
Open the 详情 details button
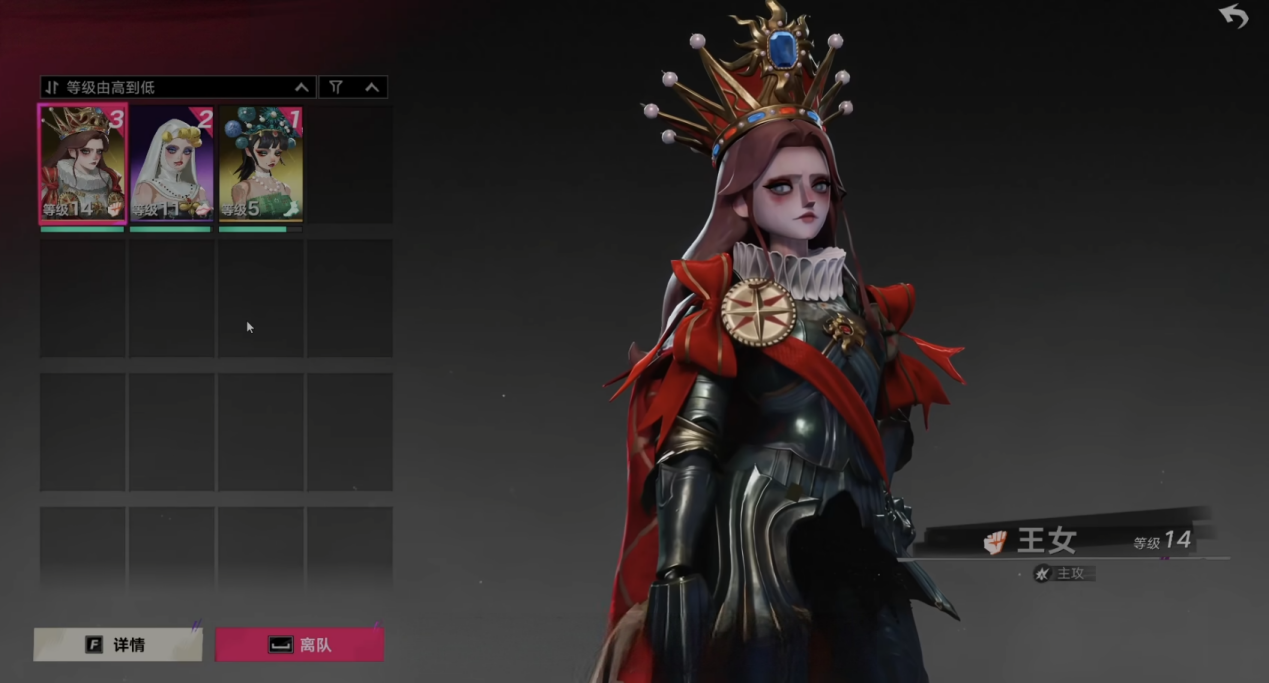point(118,645)
